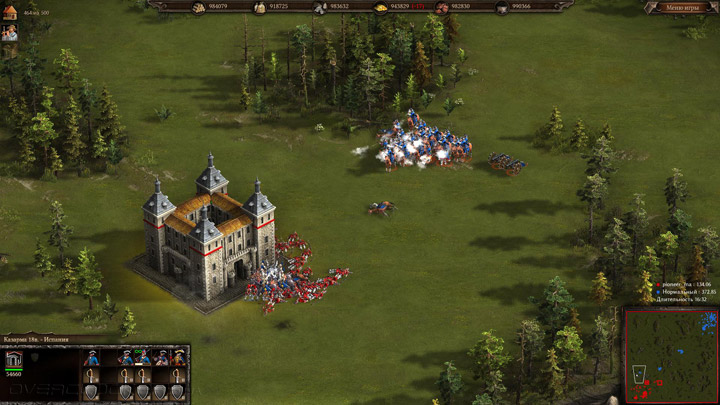The image size is (720, 405).
Task: Train the officer with the yellow-trimmed hat
Action: (178, 358)
